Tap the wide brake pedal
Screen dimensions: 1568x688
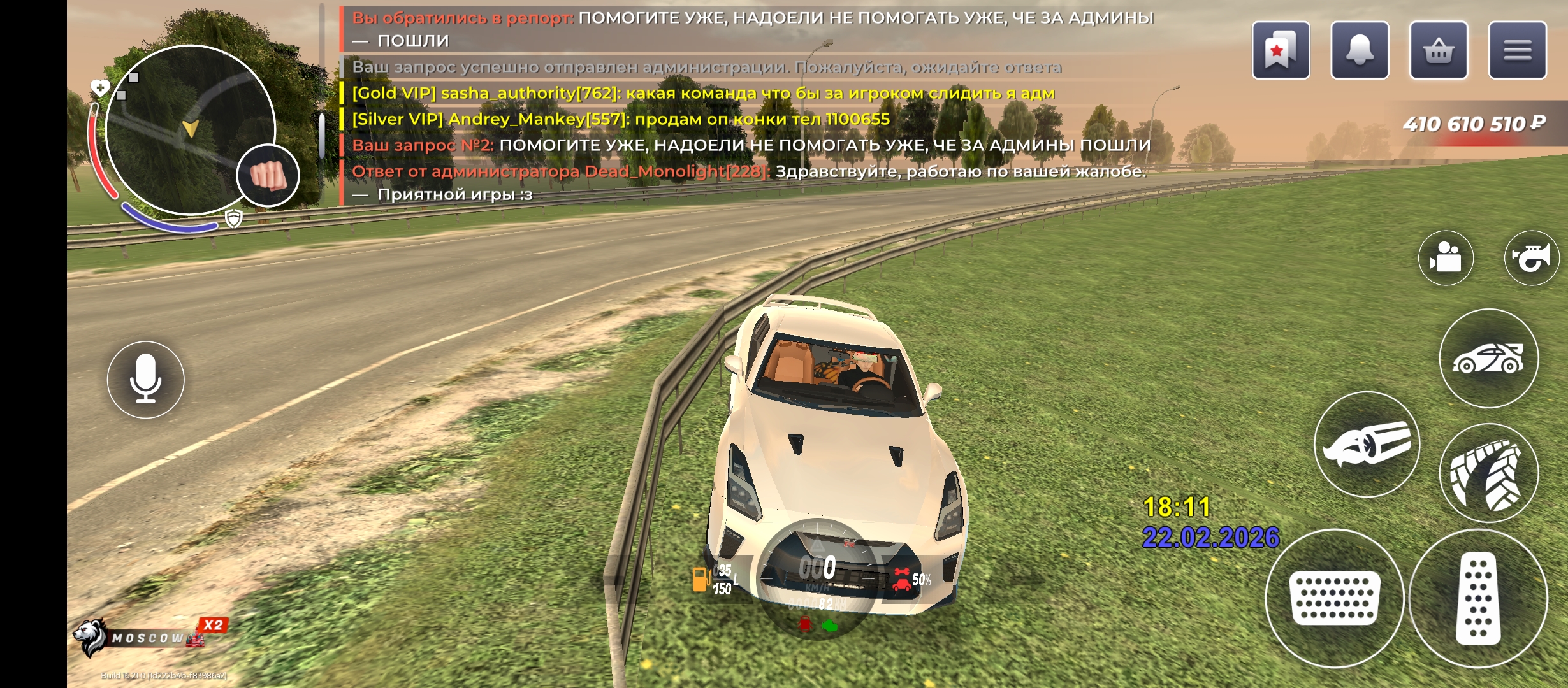pyautogui.click(x=1335, y=598)
